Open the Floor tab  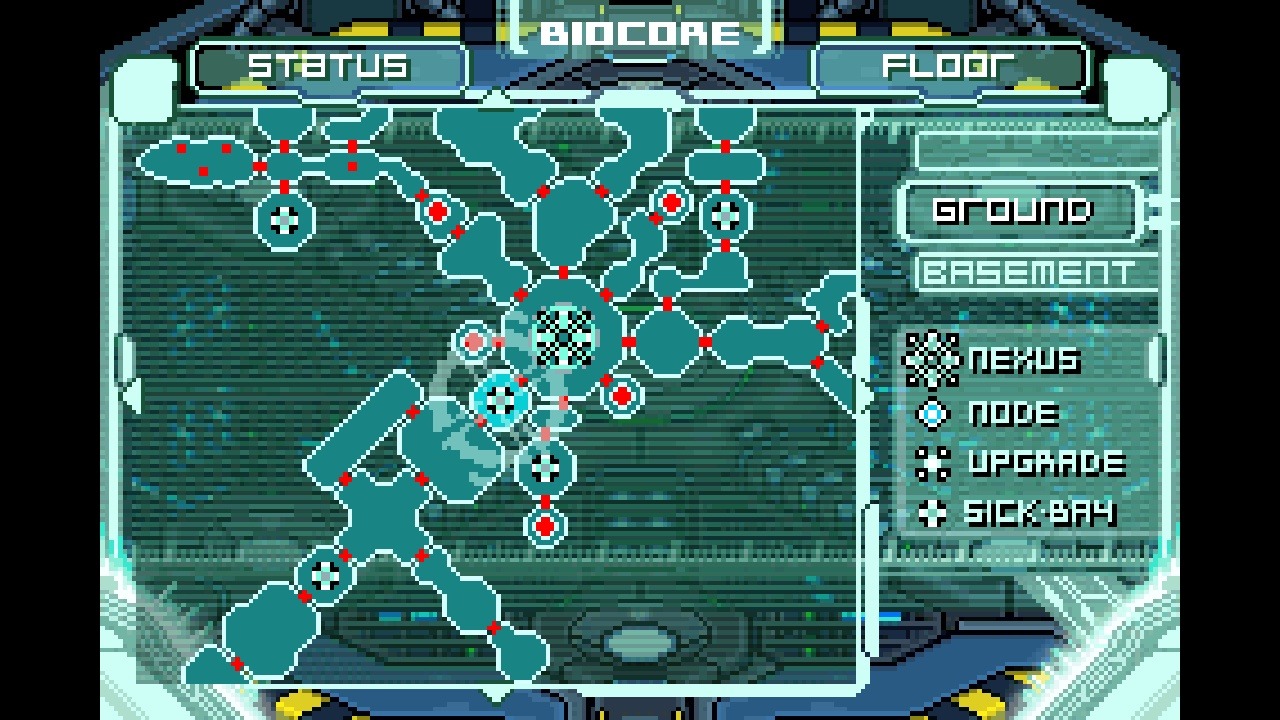click(x=948, y=67)
